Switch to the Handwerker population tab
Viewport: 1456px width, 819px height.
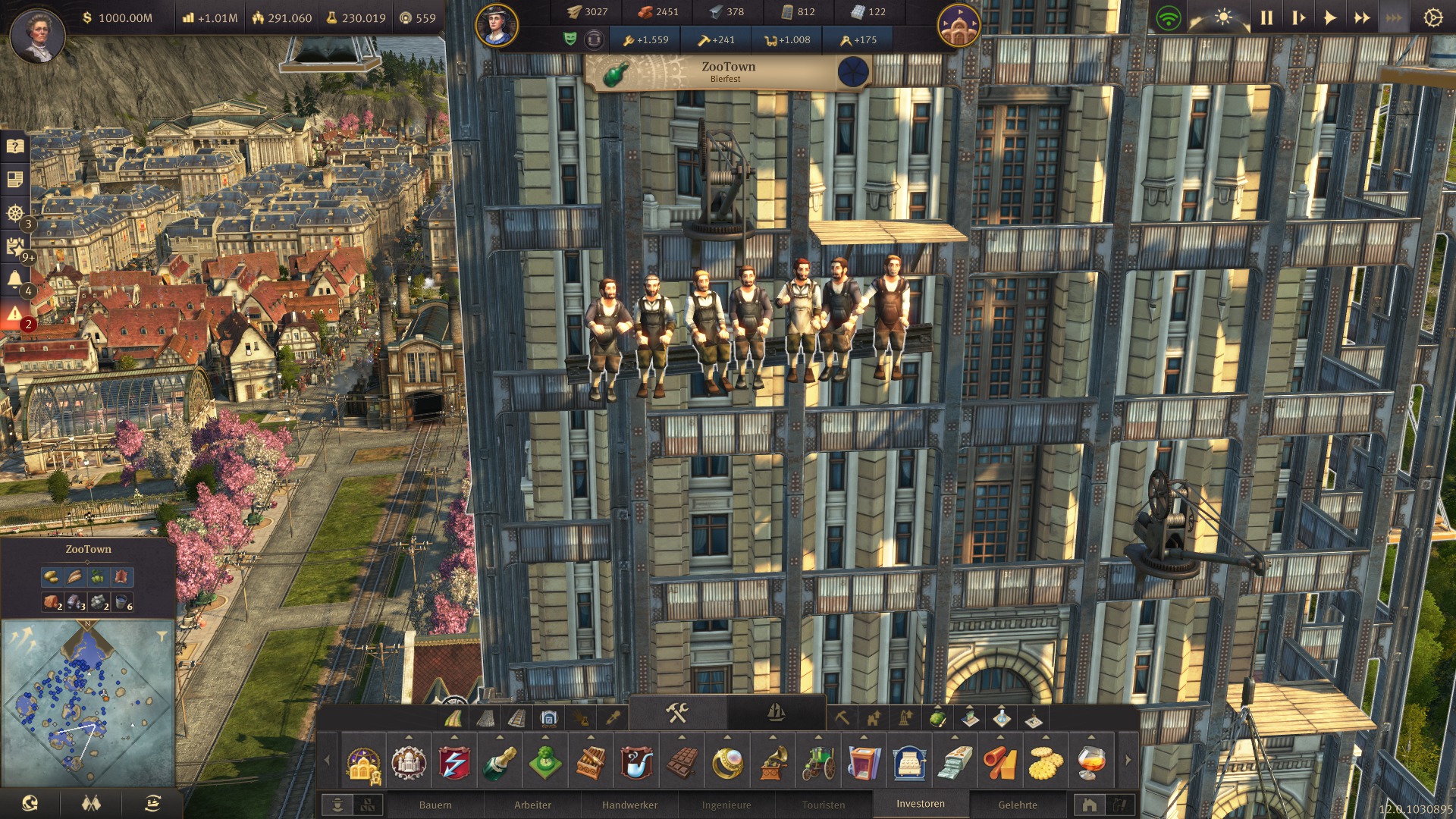(x=629, y=805)
